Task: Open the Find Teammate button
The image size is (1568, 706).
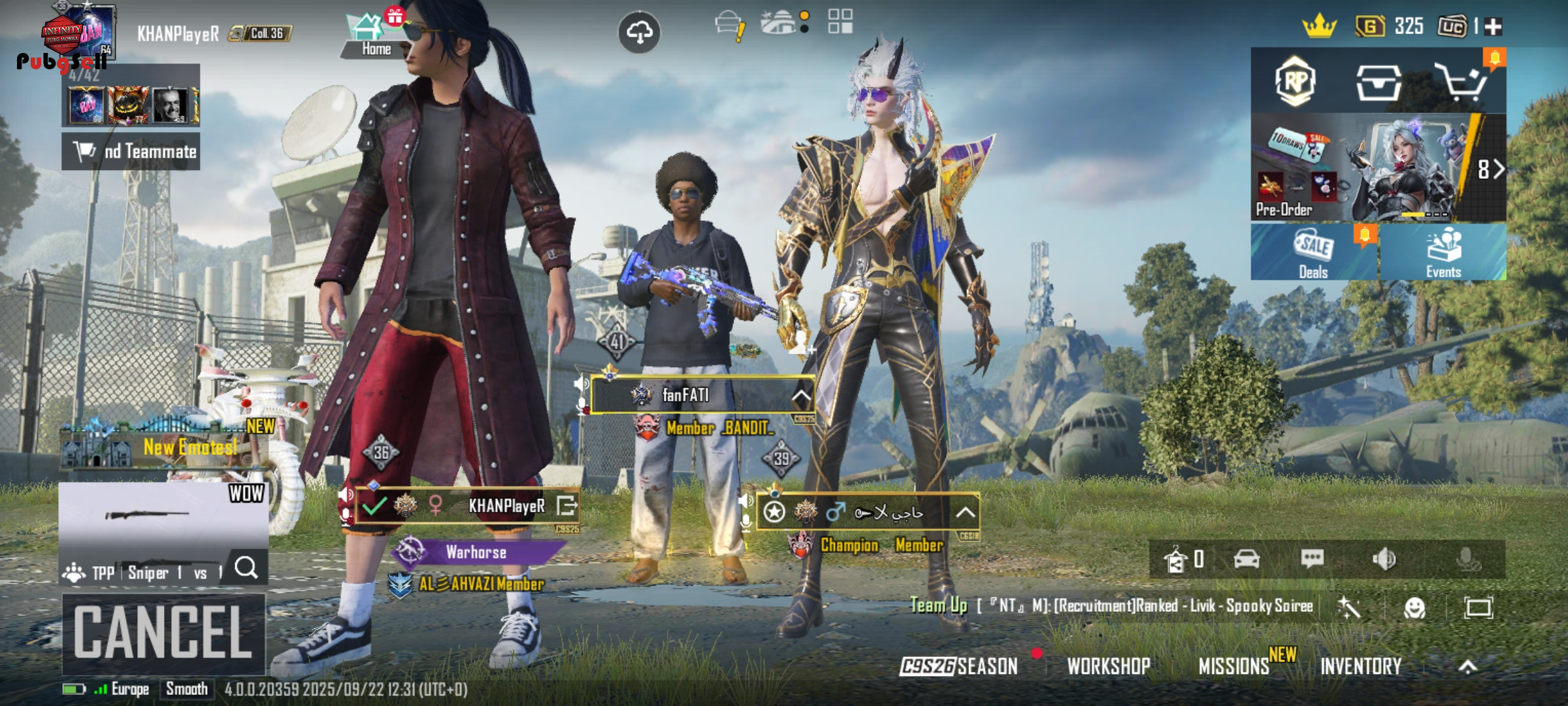Action: [x=131, y=152]
